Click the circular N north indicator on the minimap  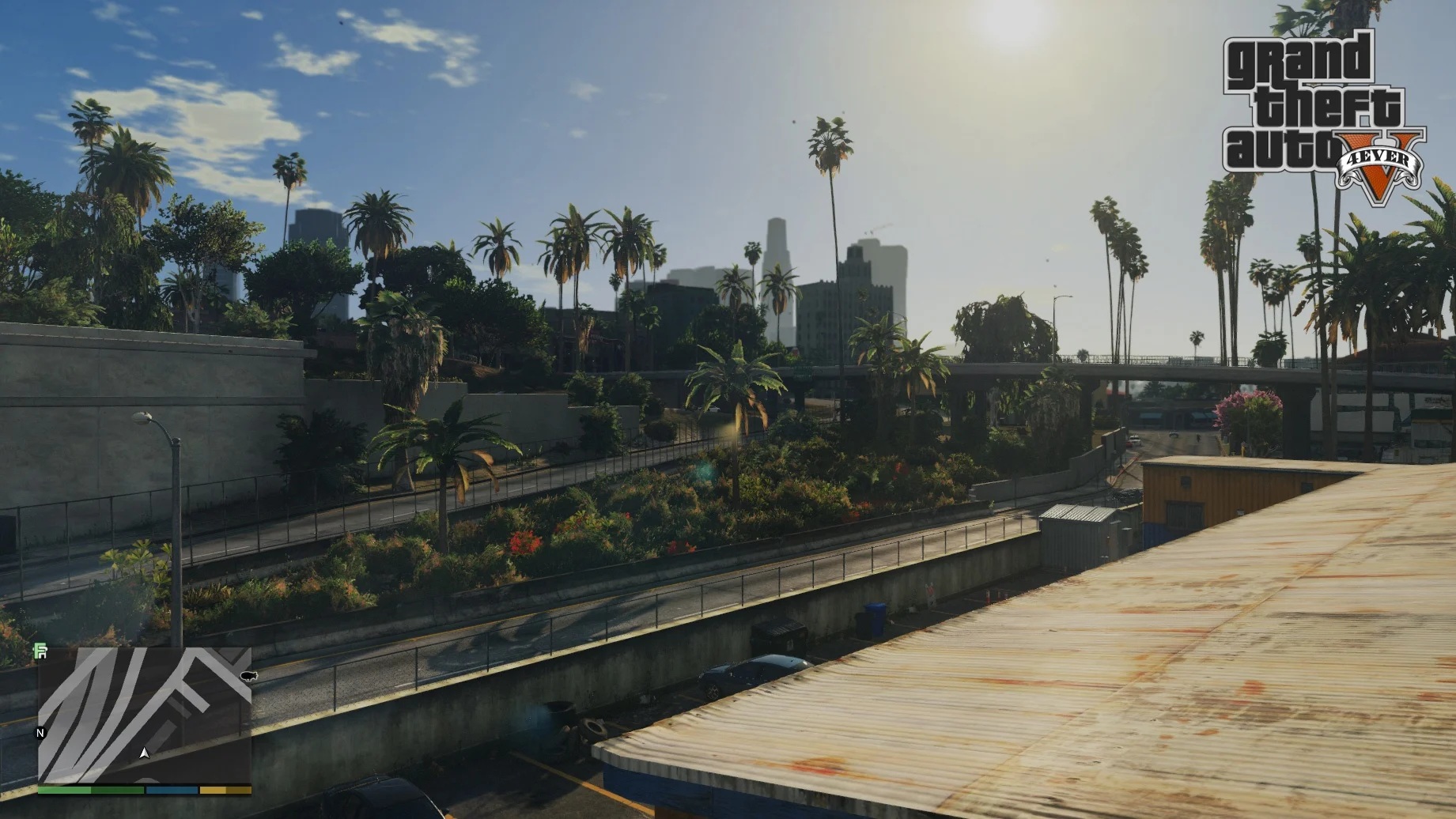pos(40,733)
